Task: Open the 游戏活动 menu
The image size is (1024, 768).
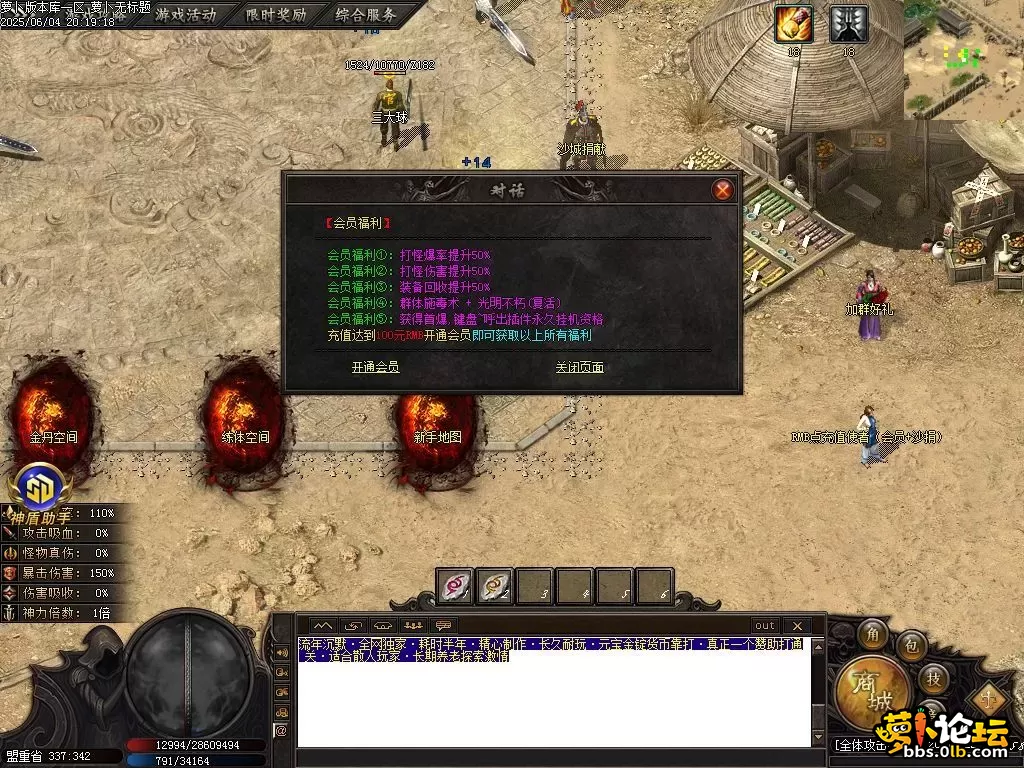Action: [x=185, y=15]
